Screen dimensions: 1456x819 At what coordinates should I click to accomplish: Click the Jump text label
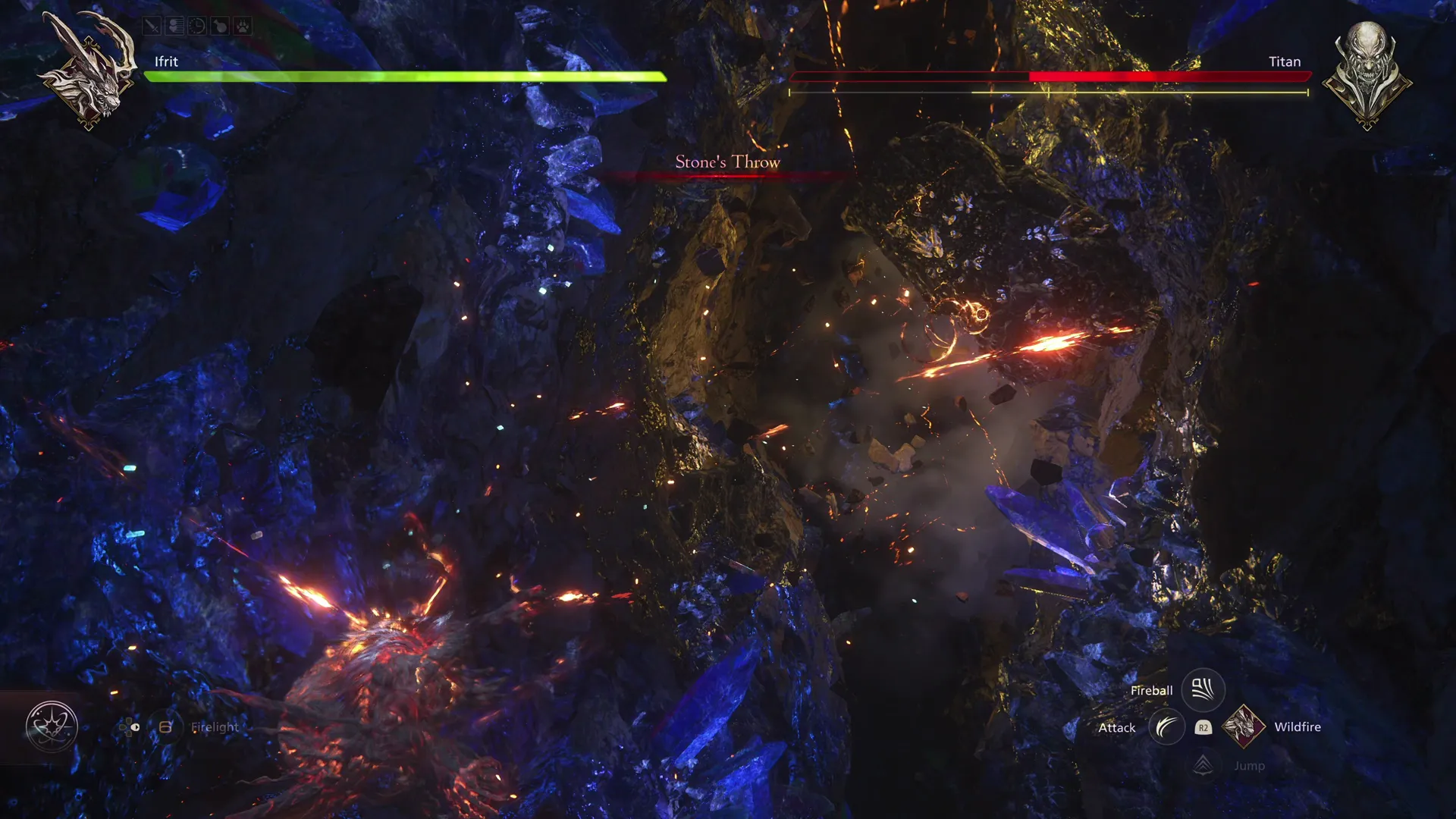coord(1249,765)
